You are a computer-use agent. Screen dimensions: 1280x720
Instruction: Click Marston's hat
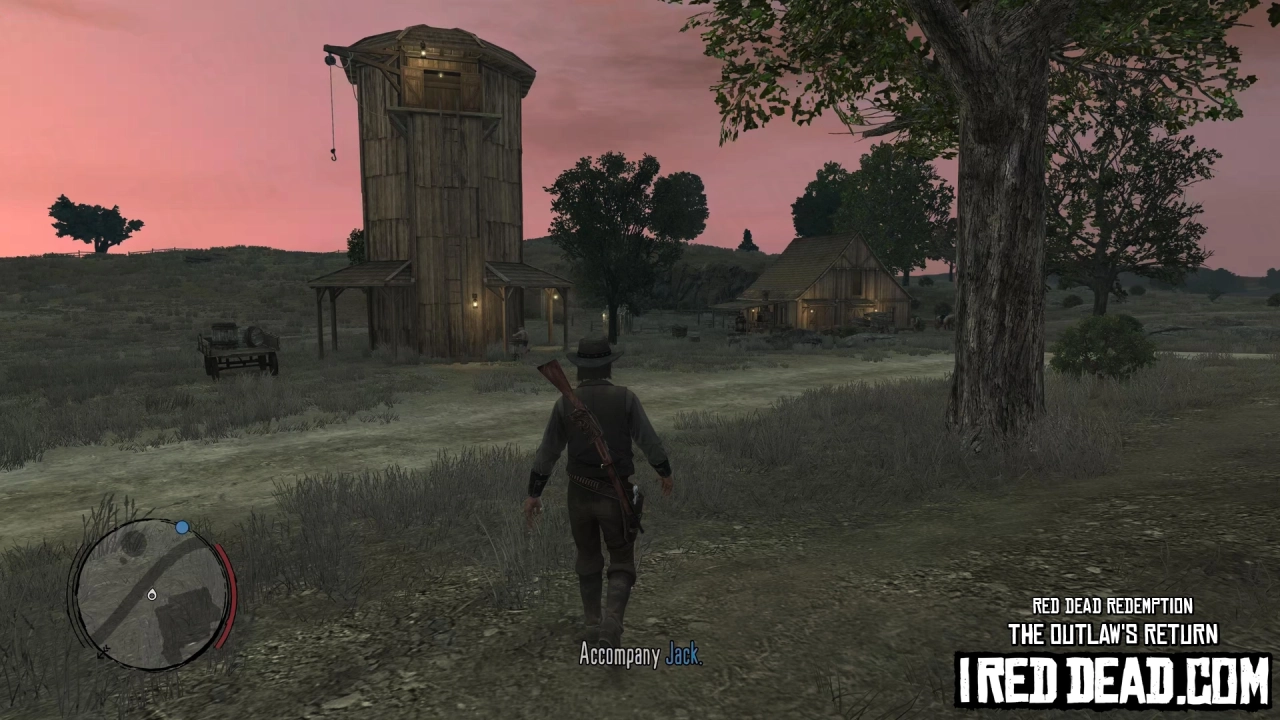point(592,352)
